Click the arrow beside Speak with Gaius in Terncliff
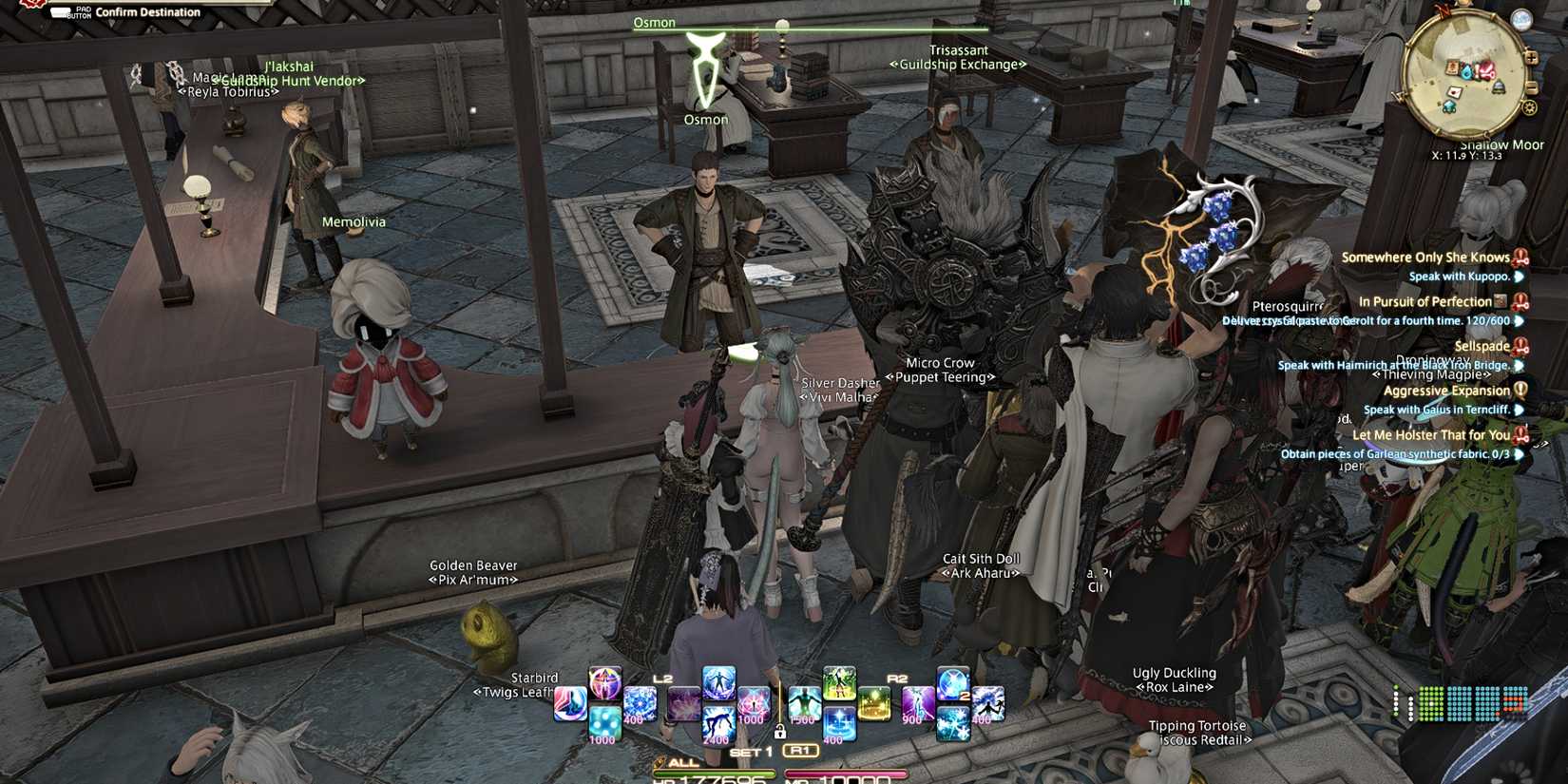The height and width of the screenshot is (784, 1568). (1517, 411)
